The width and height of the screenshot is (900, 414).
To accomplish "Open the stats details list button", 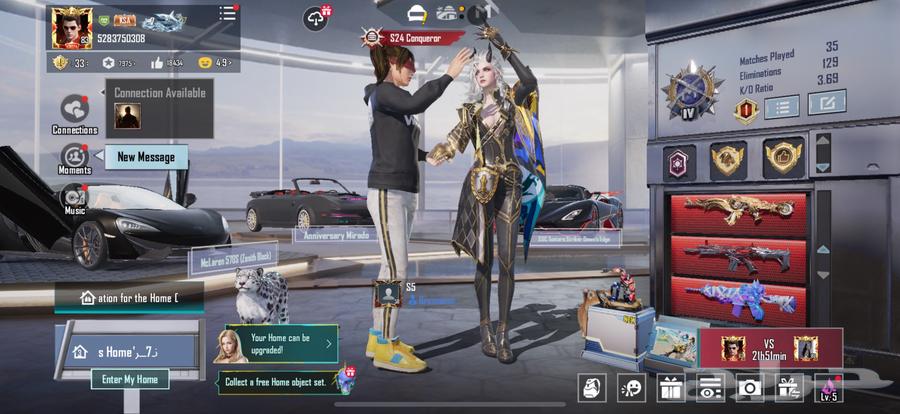I will [x=781, y=105].
